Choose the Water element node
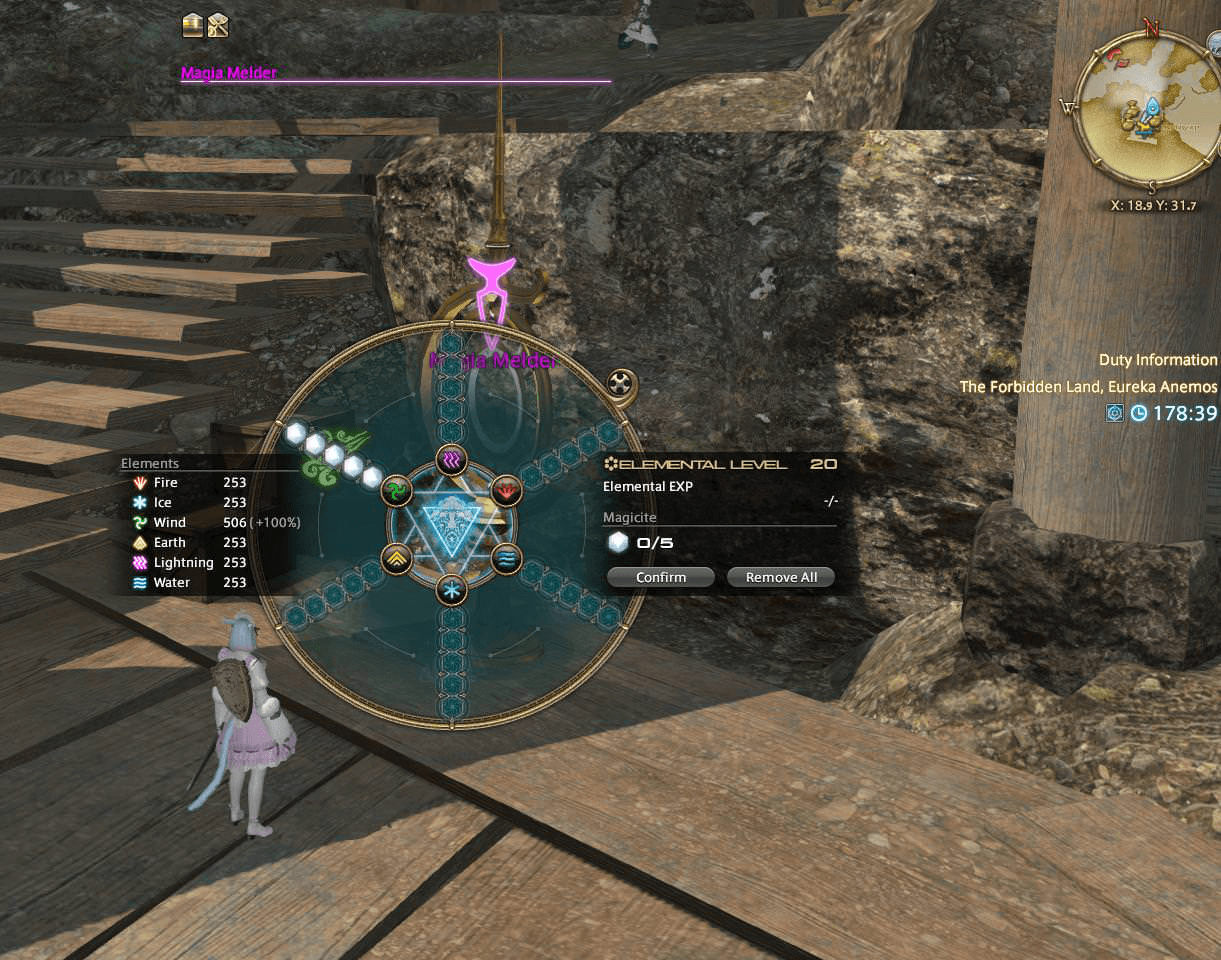 pyautogui.click(x=507, y=558)
